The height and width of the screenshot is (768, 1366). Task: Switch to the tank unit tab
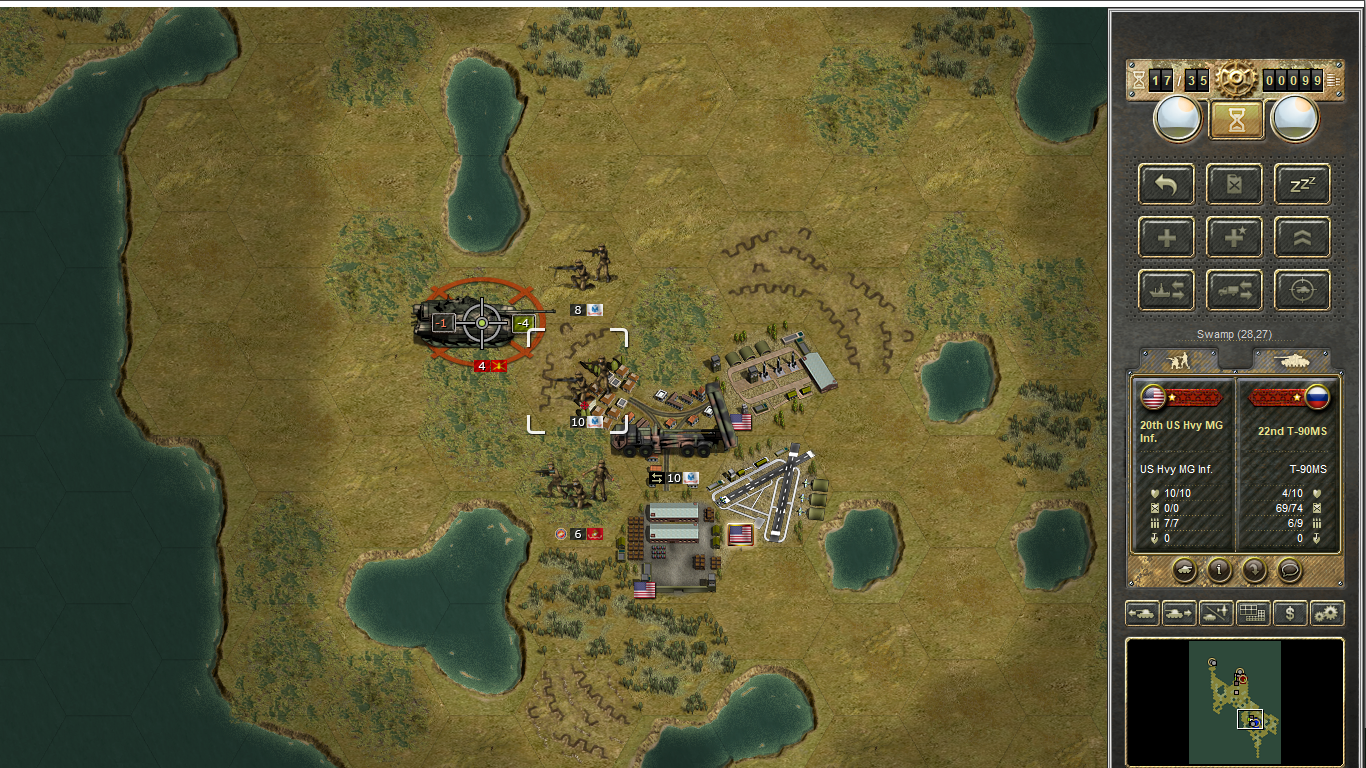coord(1292,360)
